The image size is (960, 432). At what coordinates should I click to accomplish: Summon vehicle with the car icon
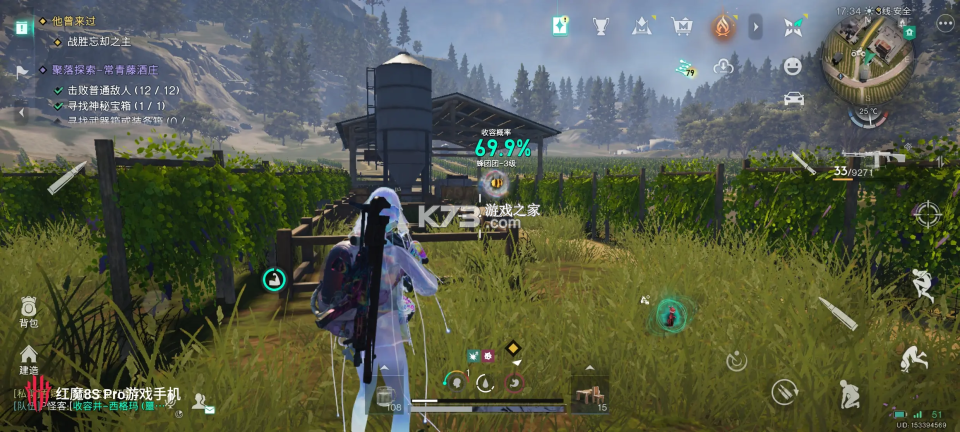[x=793, y=98]
